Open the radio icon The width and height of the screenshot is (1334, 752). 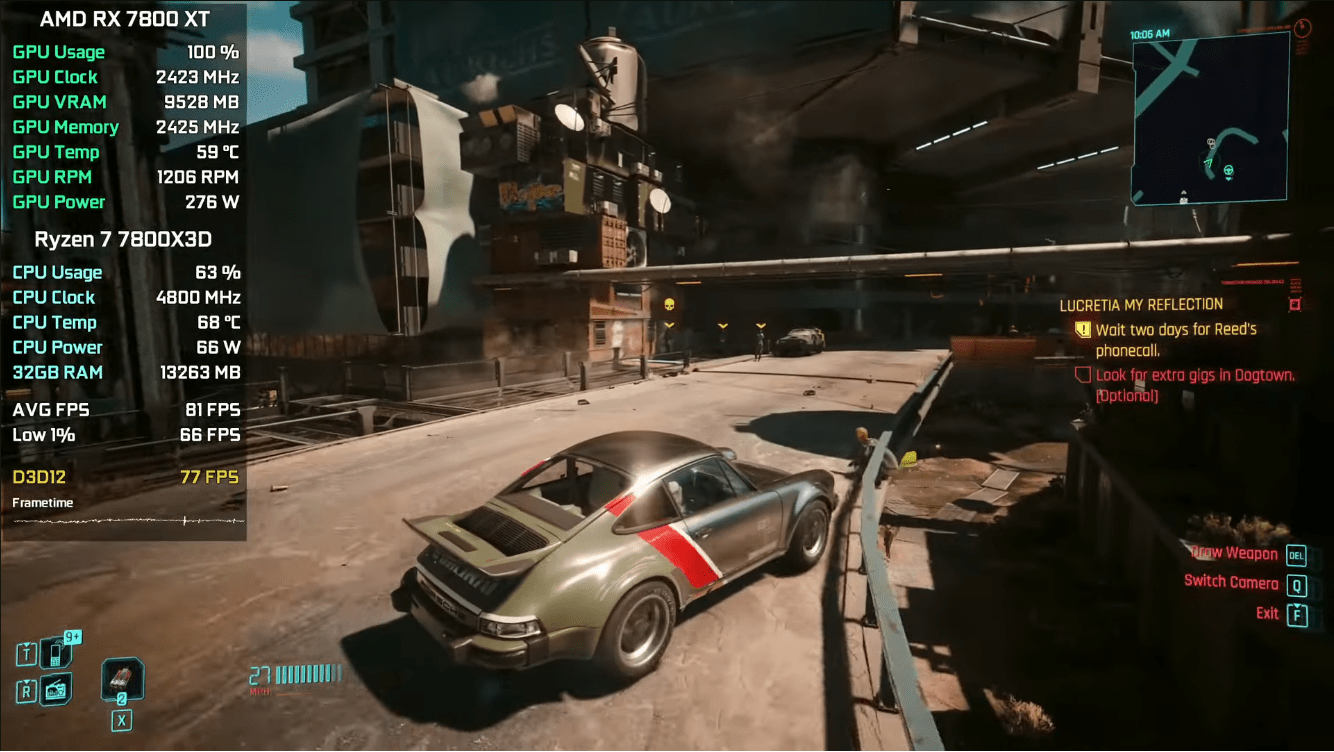[x=56, y=689]
